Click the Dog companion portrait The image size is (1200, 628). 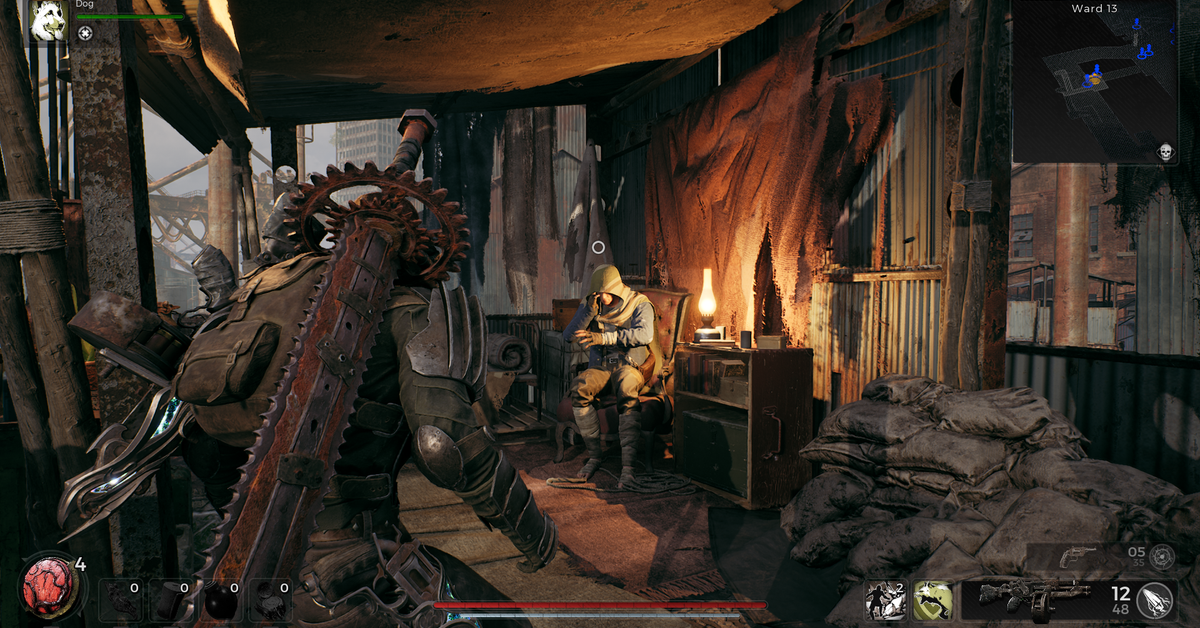tap(48, 20)
